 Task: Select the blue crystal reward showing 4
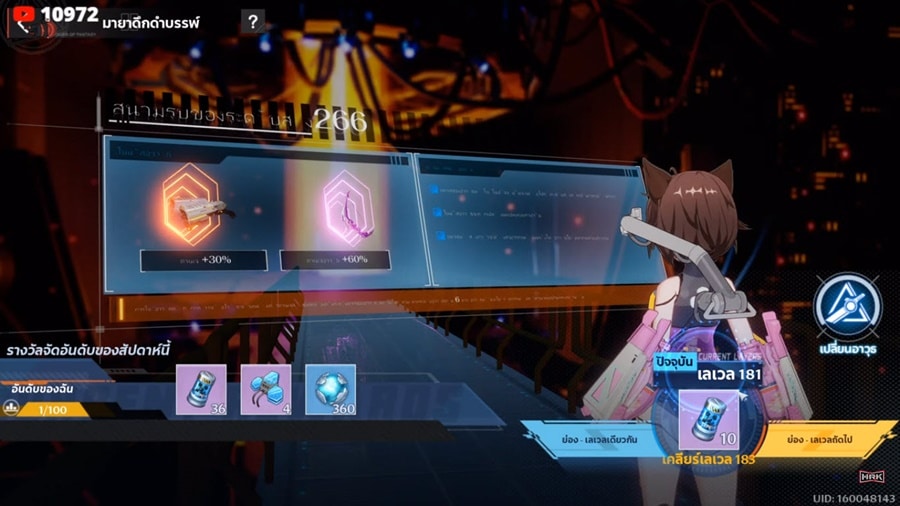coord(266,389)
